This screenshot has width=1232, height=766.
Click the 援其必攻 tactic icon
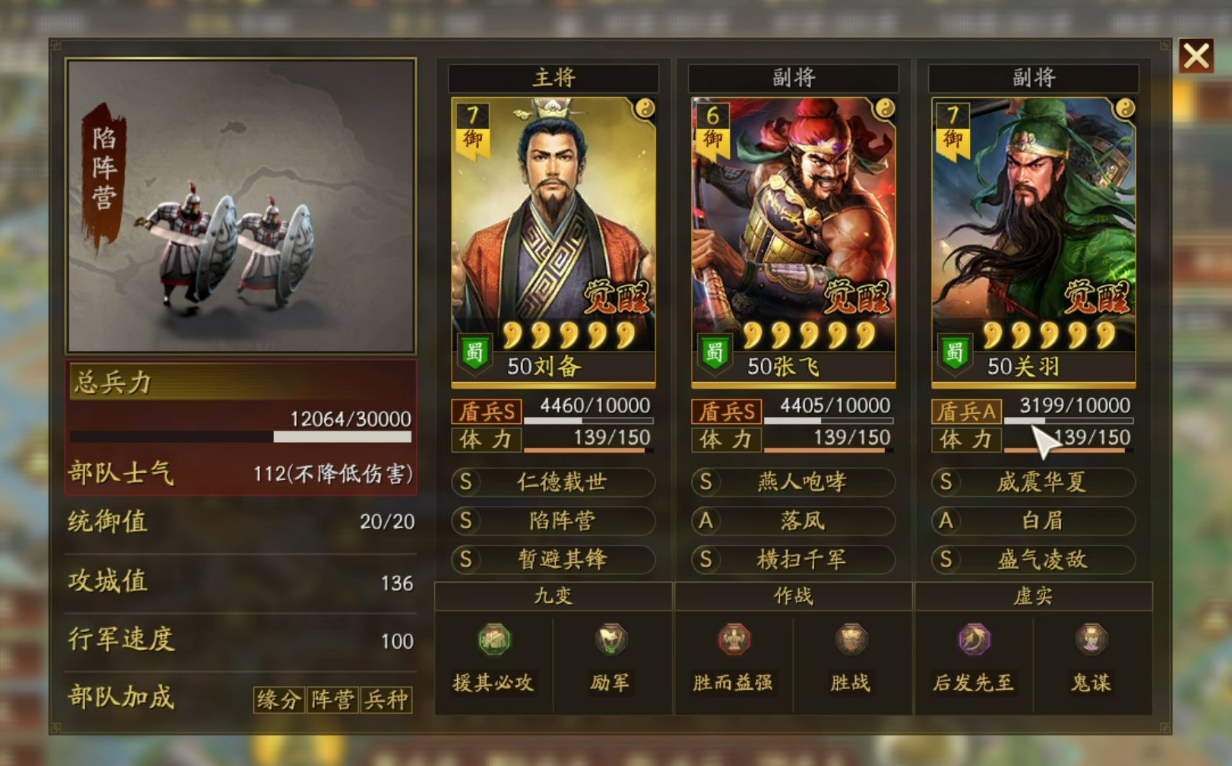pos(494,639)
